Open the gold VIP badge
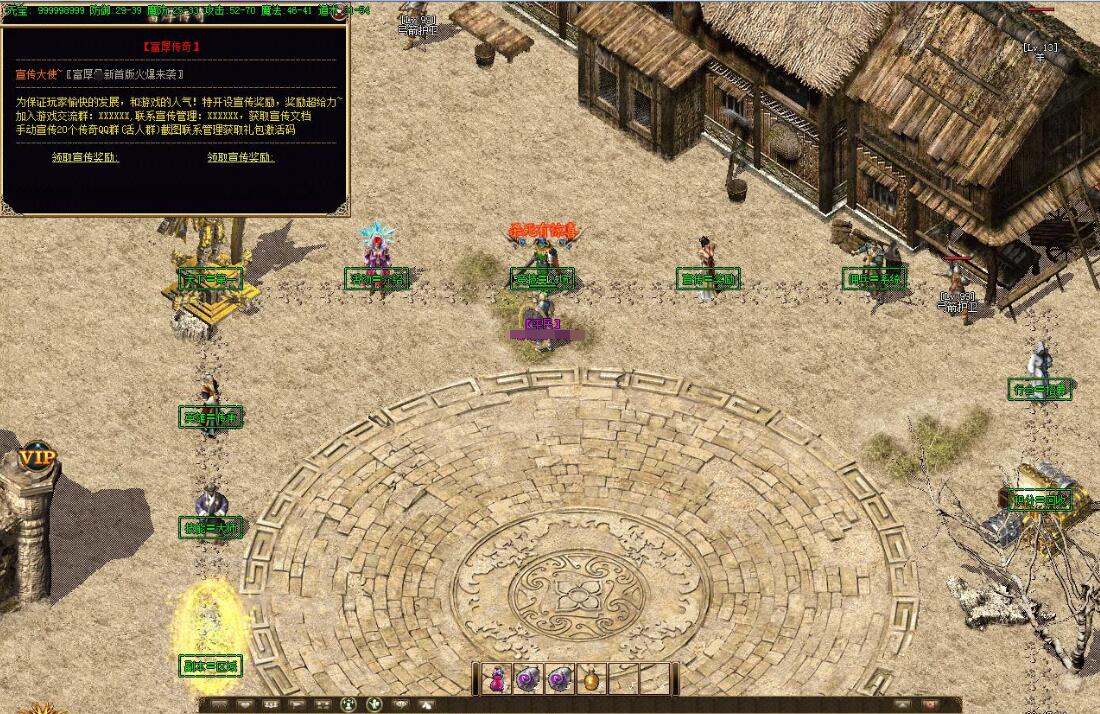Viewport: 1100px width, 714px height. pyautogui.click(x=37, y=457)
